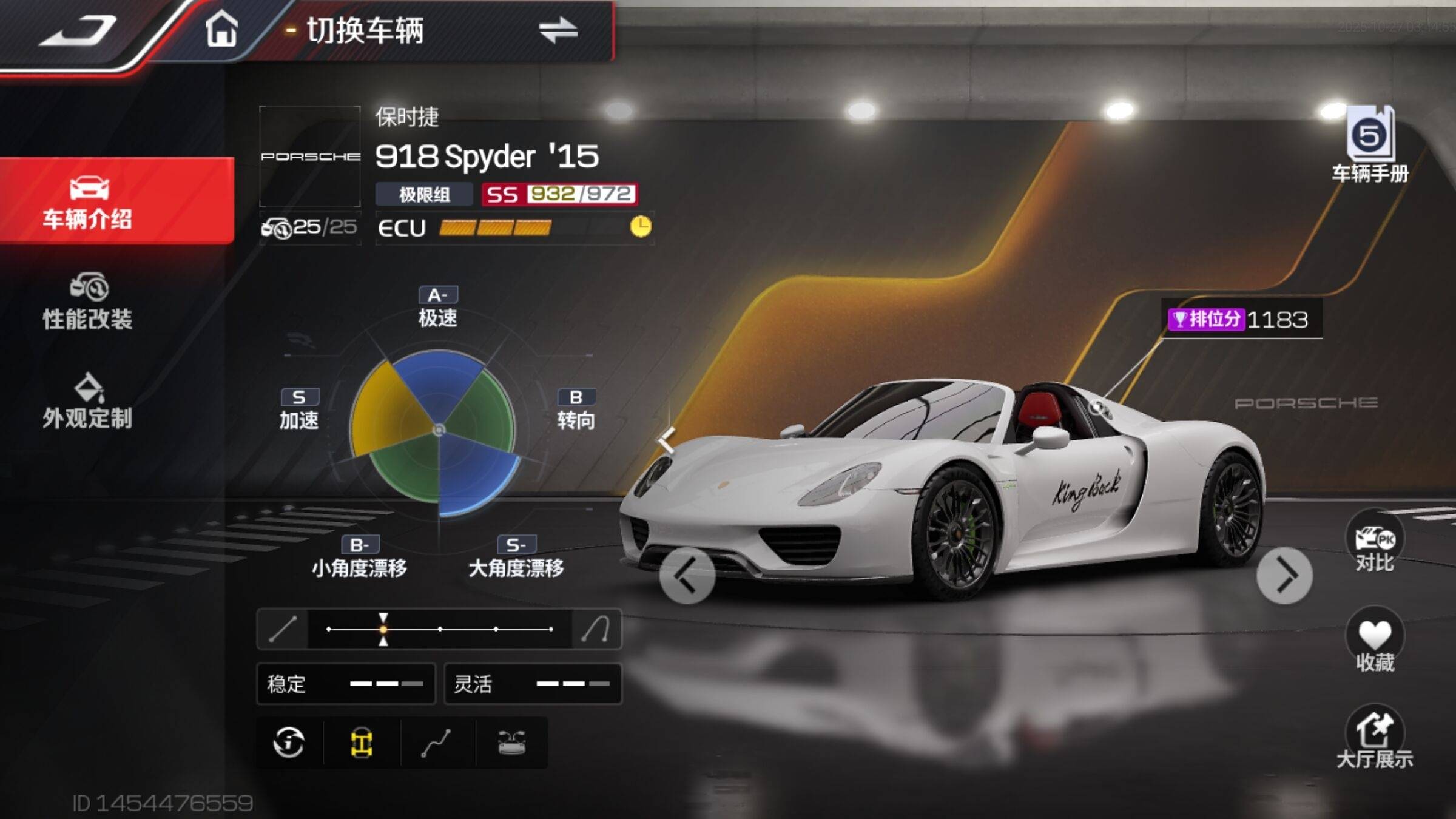This screenshot has width=1456, height=819.
Task: Select the 车辆介绍 tab
Action: click(x=88, y=201)
